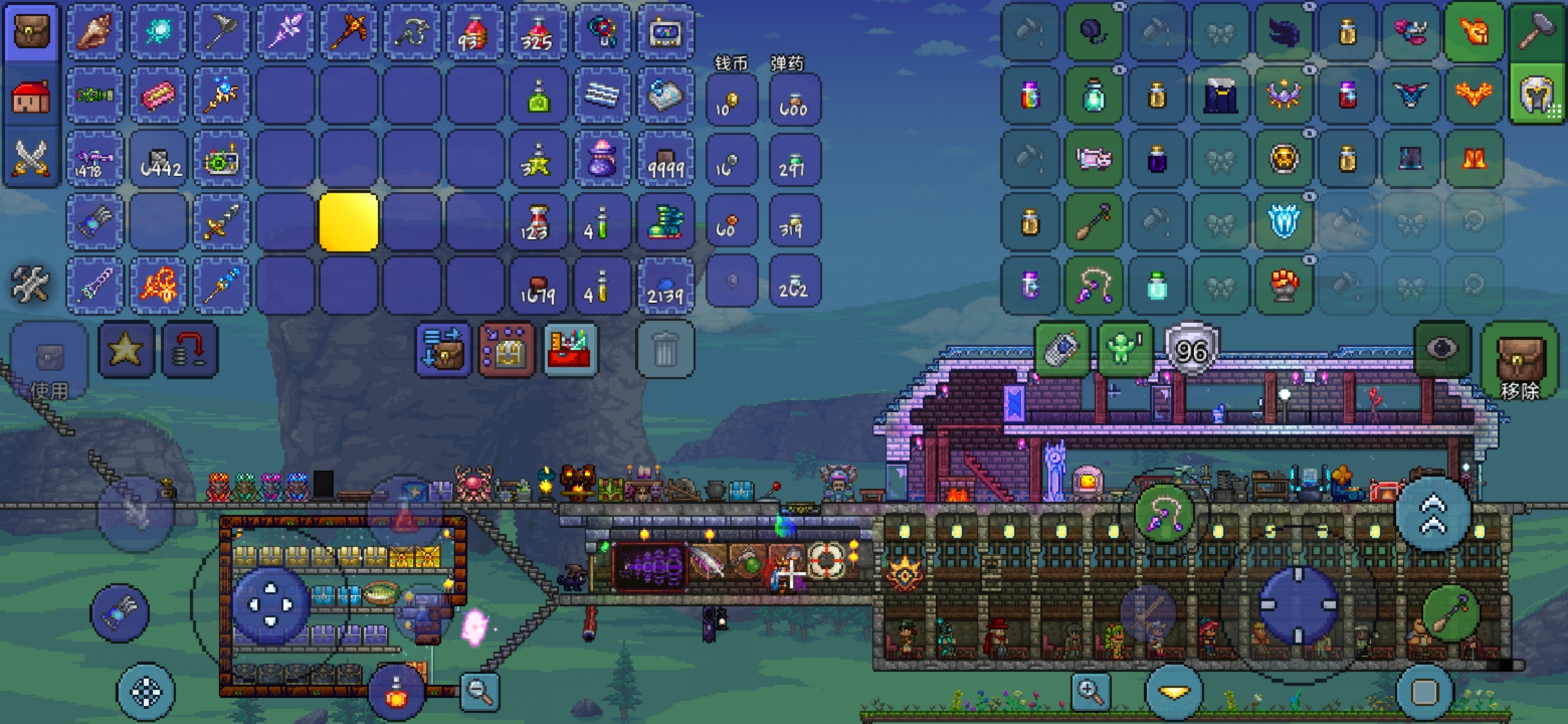Choose the pickaxe axe hotbar slot
Image resolution: width=1568 pixels, height=724 pixels.
348,32
